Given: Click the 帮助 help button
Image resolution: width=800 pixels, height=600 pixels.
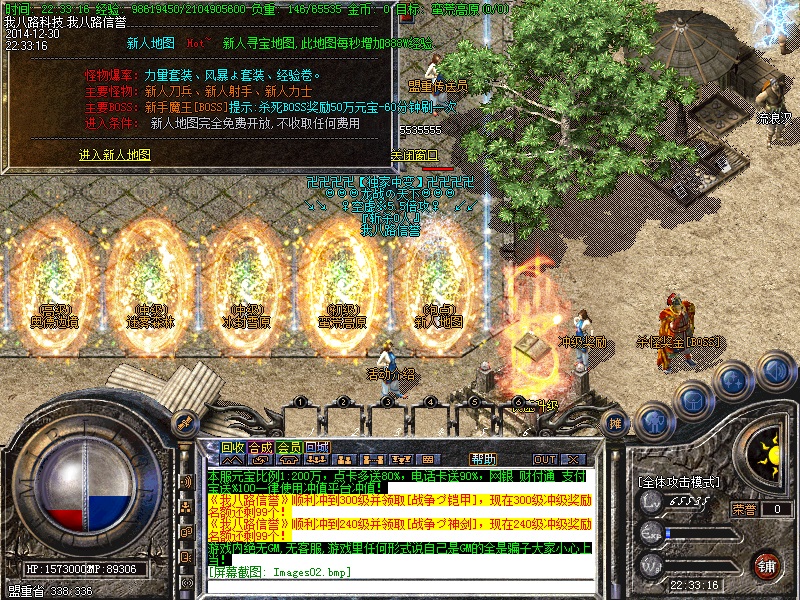Looking at the screenshot, I should pyautogui.click(x=483, y=459).
